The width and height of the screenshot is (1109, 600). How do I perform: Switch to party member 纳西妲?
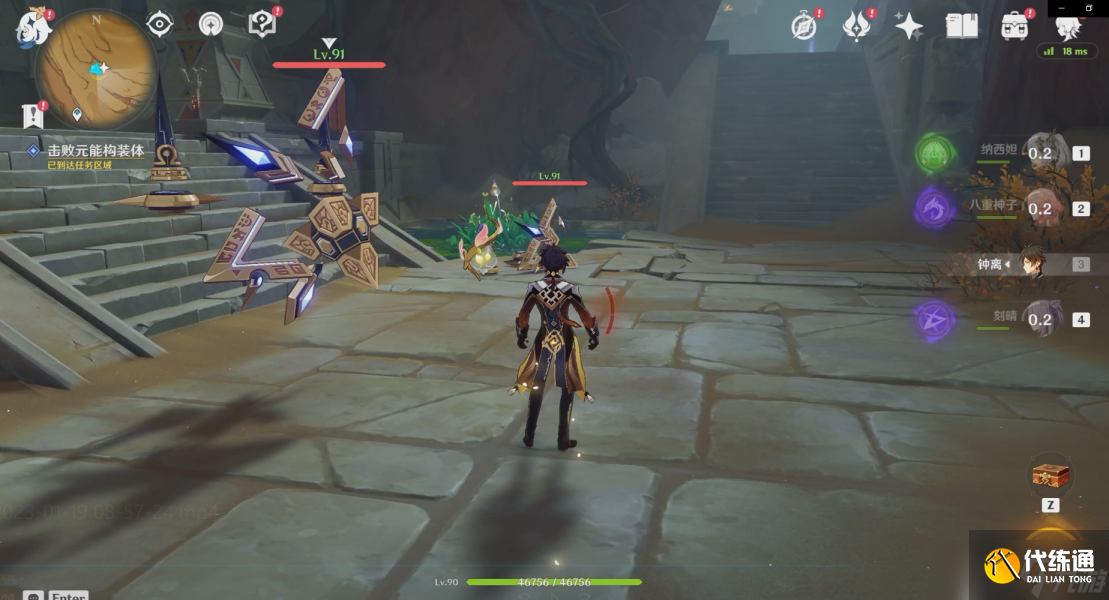tap(1040, 154)
